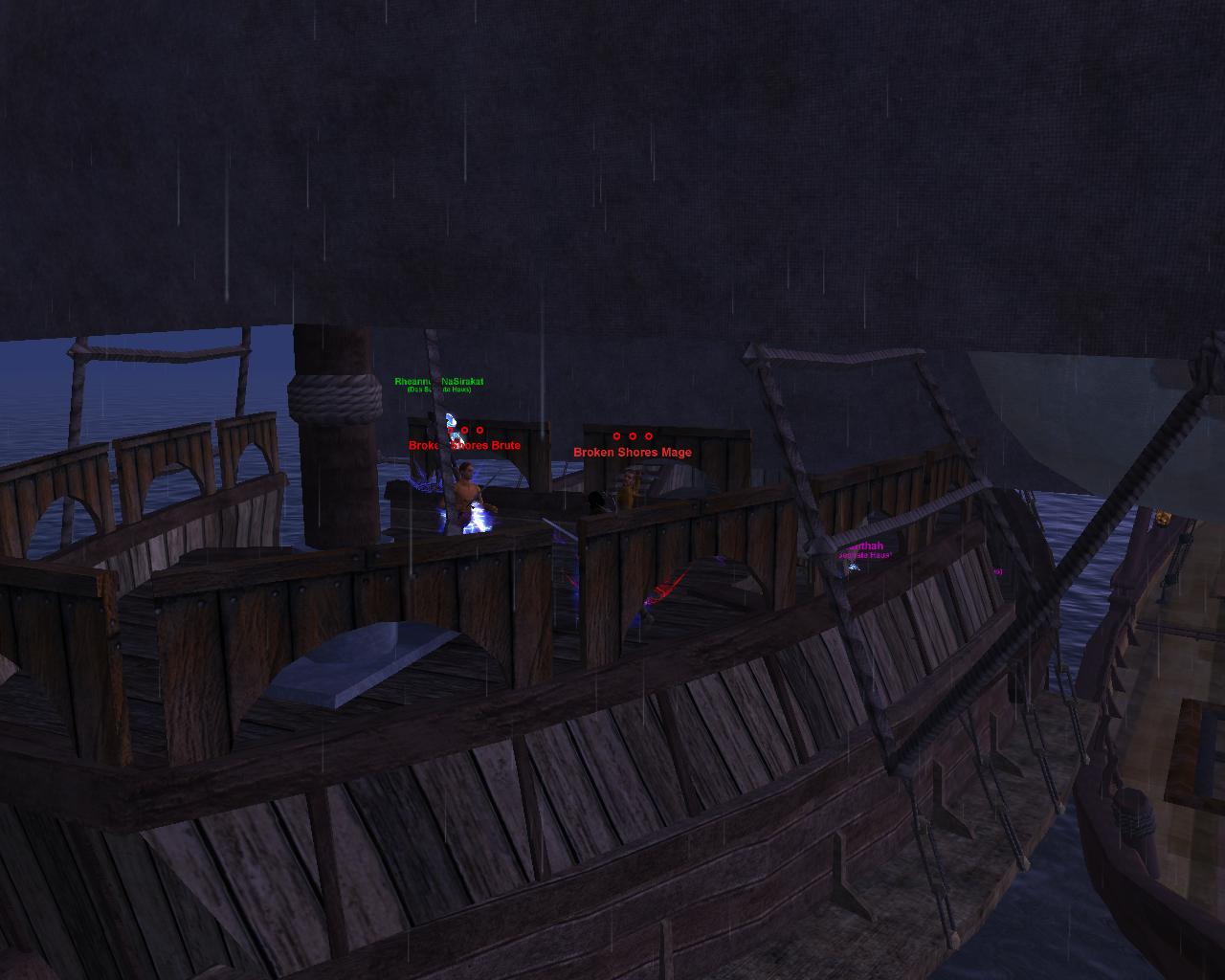Click the green NaSirakat player nameplate
Viewport: 1225px width, 980px height.
[x=439, y=382]
